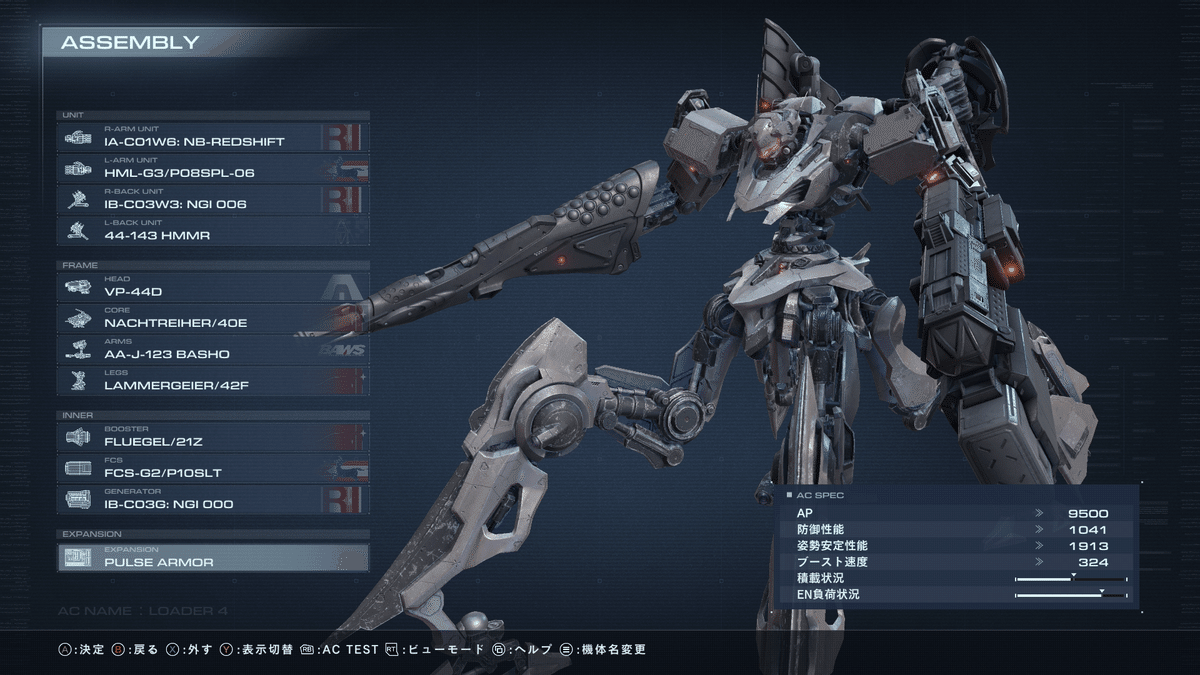Select the FCS slot FCS-G2/P10SLT
The image size is (1200, 675).
coord(212,467)
